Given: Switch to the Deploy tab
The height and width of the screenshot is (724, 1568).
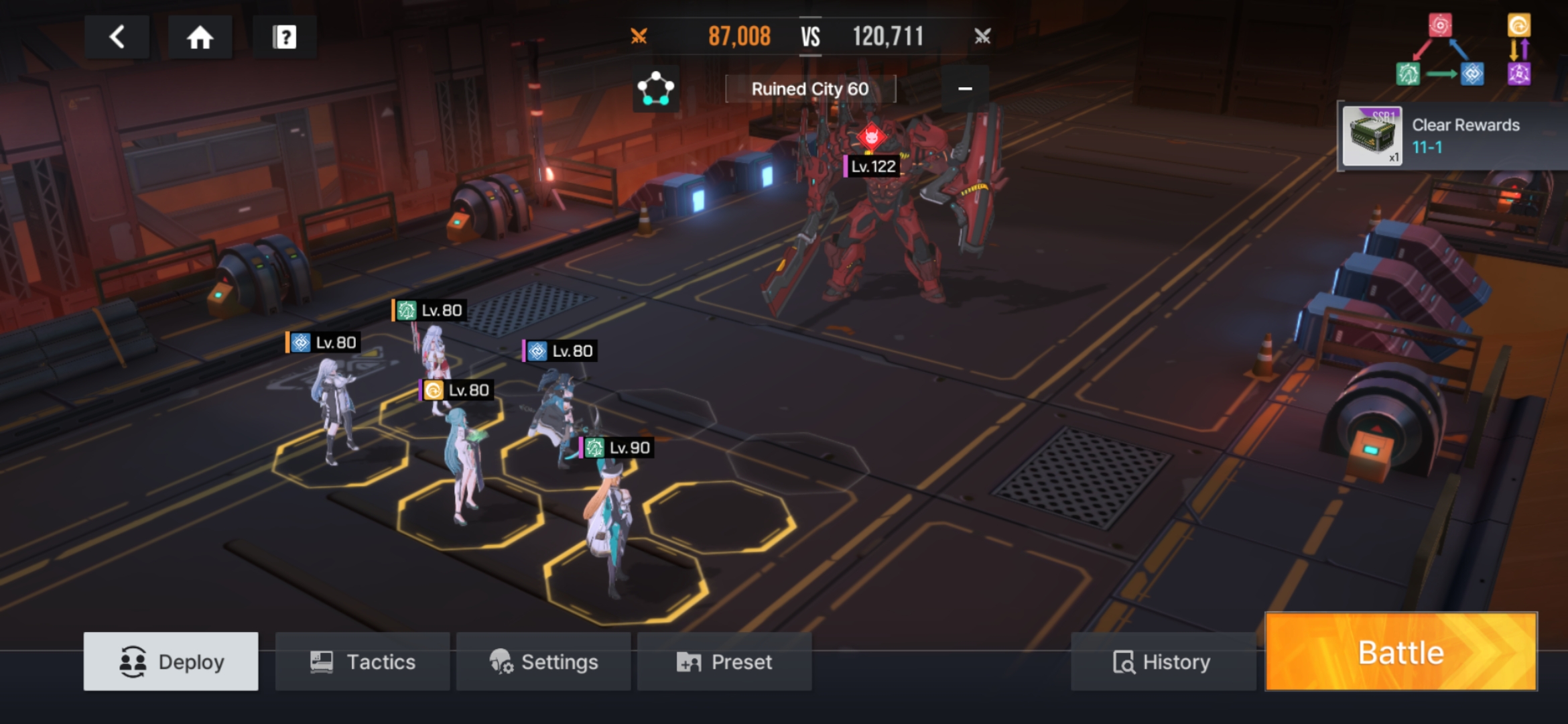Looking at the screenshot, I should tap(171, 662).
